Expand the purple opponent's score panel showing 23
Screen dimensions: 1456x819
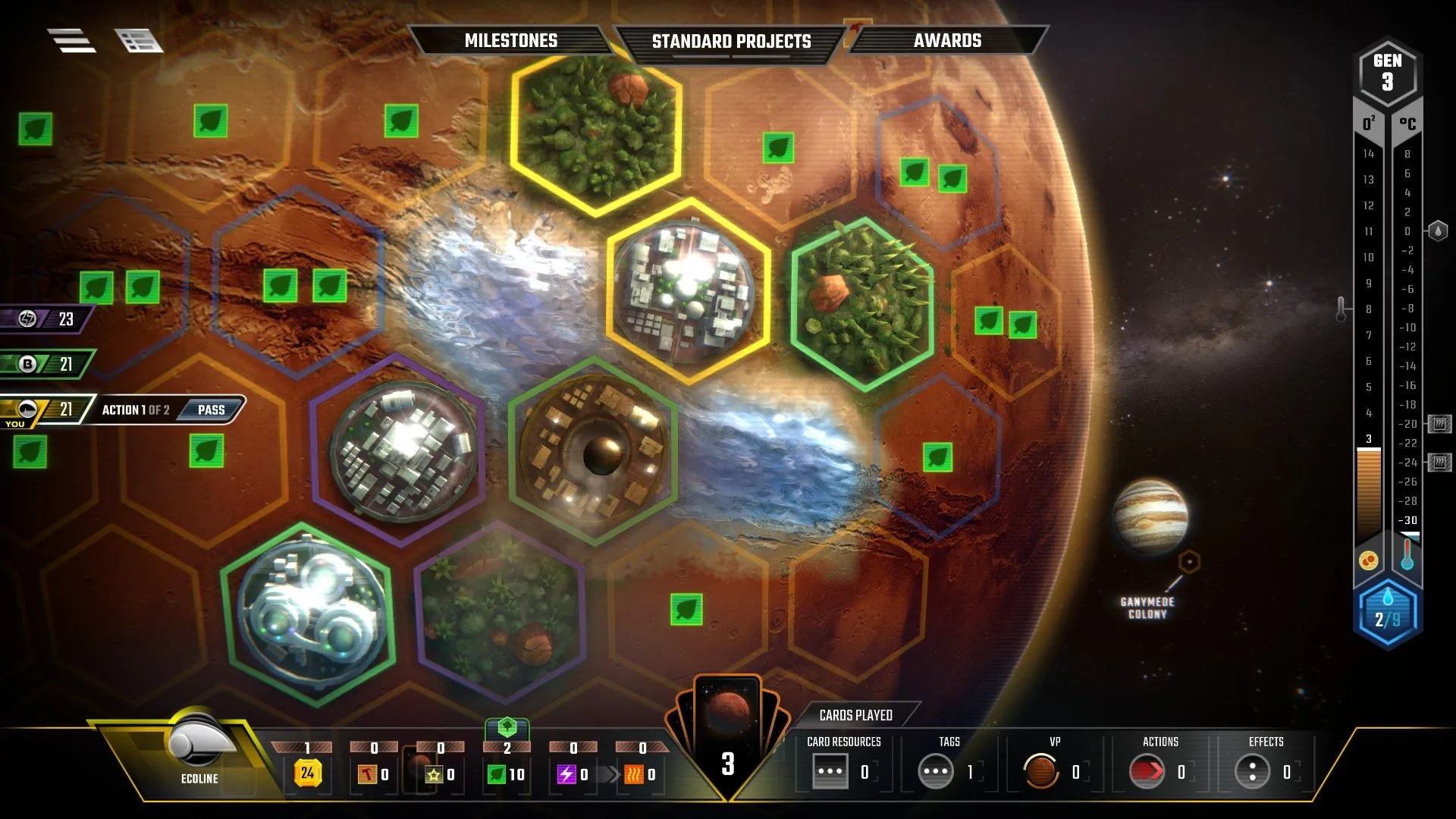pos(42,319)
